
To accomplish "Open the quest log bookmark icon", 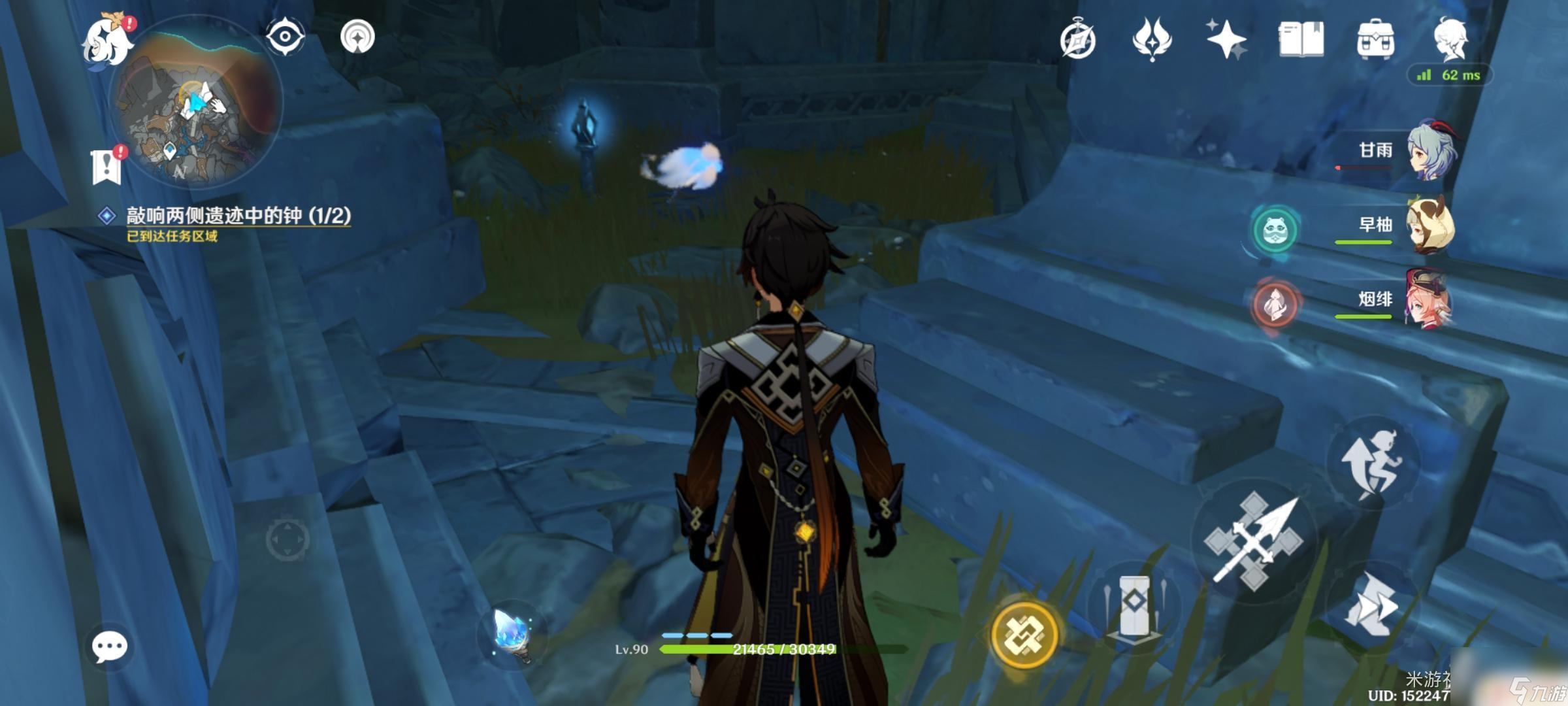I will (106, 167).
